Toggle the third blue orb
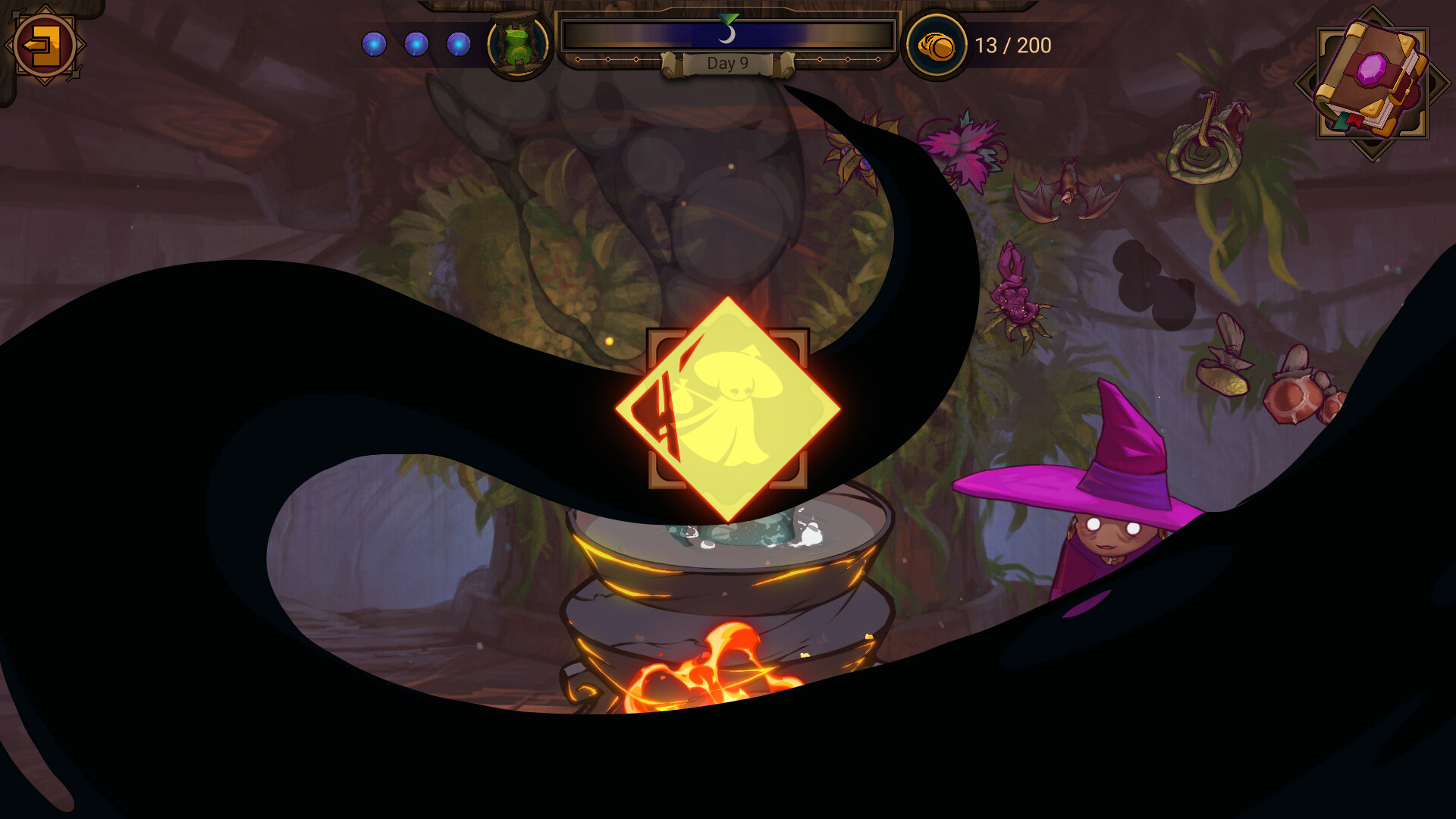The image size is (1456, 819). tap(459, 44)
